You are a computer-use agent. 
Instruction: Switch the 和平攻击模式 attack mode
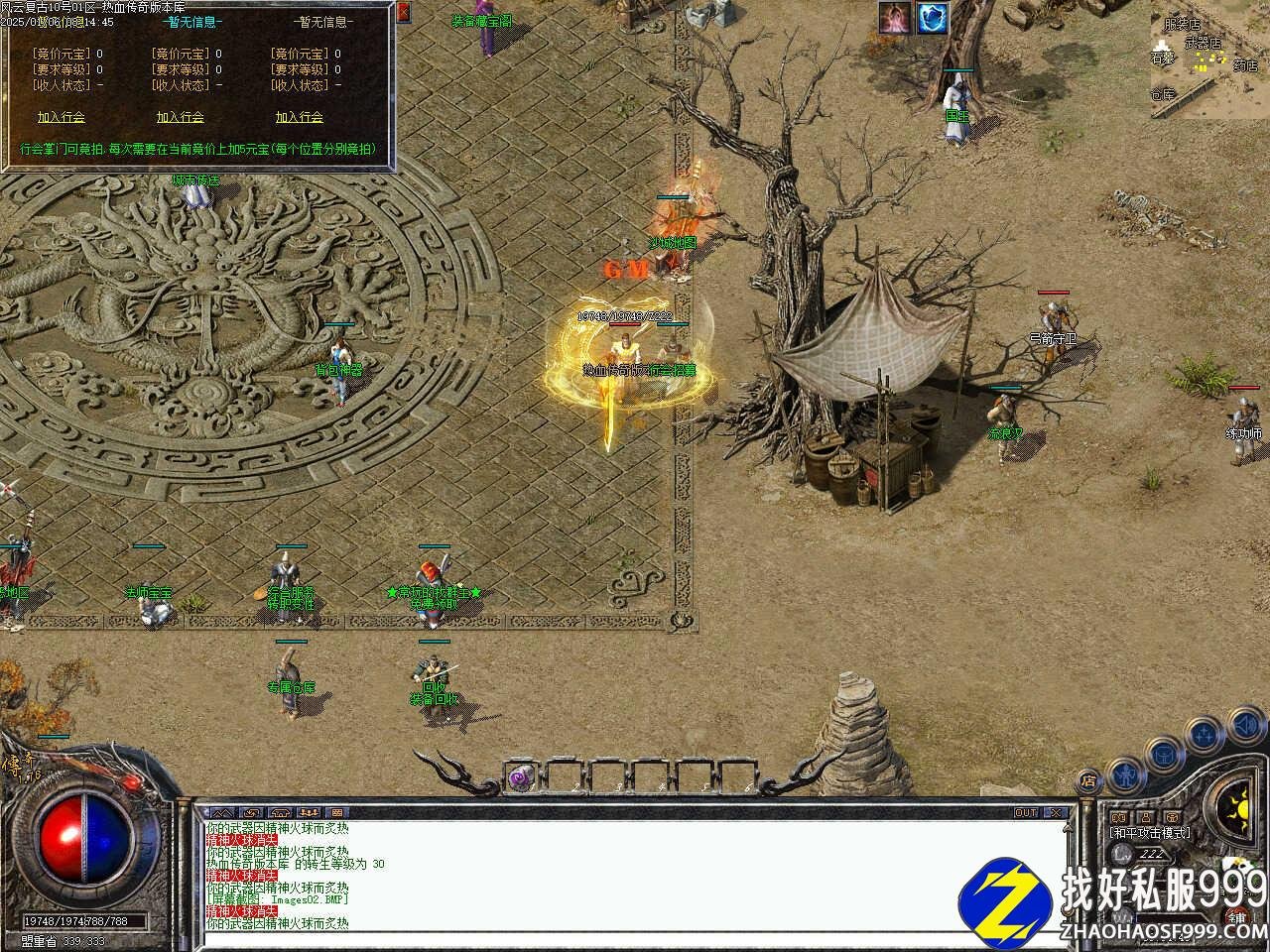click(x=1151, y=833)
